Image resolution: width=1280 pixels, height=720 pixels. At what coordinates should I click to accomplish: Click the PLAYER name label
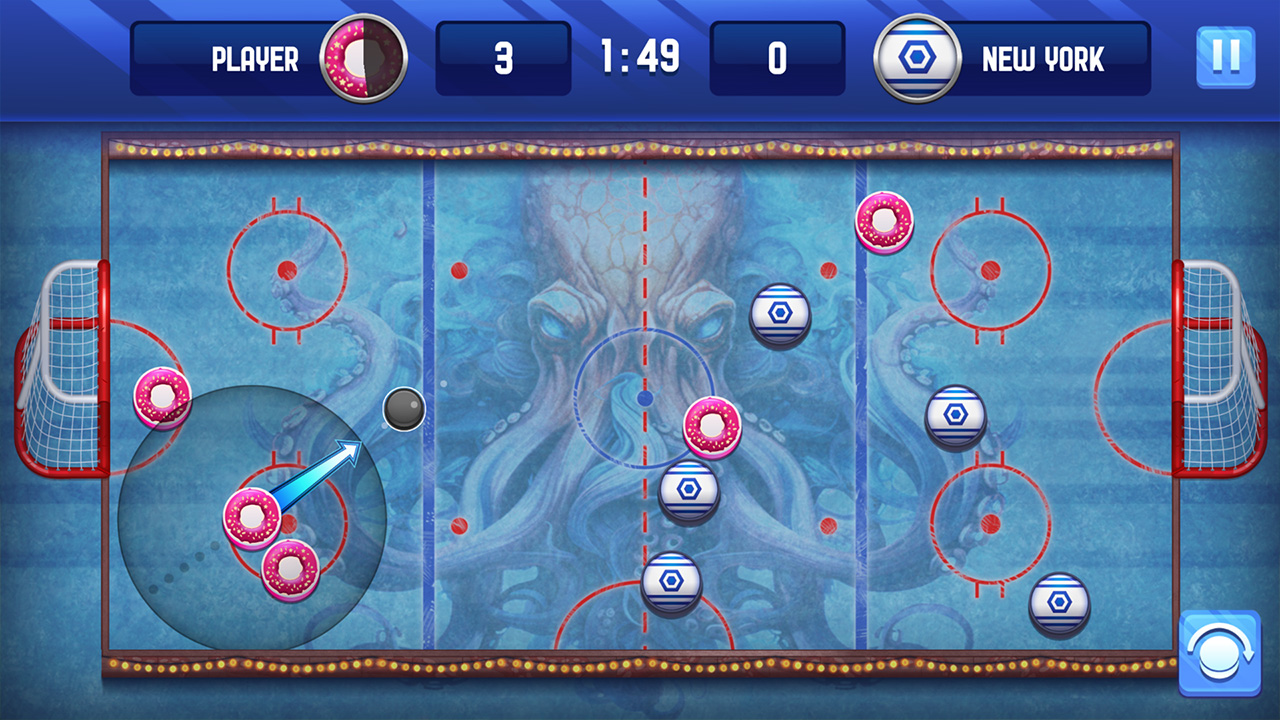[256, 57]
